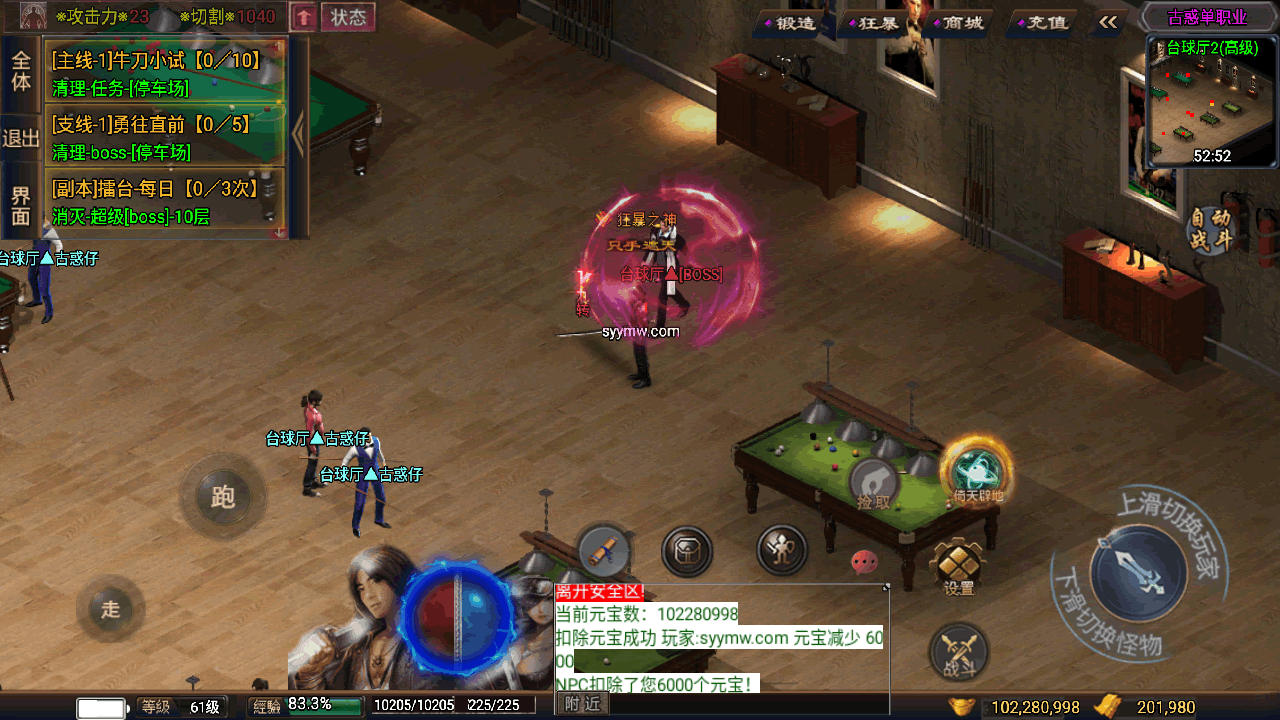Toggle 自动战斗 auto battle
Screen dimensions: 1280x720
(x=1211, y=229)
